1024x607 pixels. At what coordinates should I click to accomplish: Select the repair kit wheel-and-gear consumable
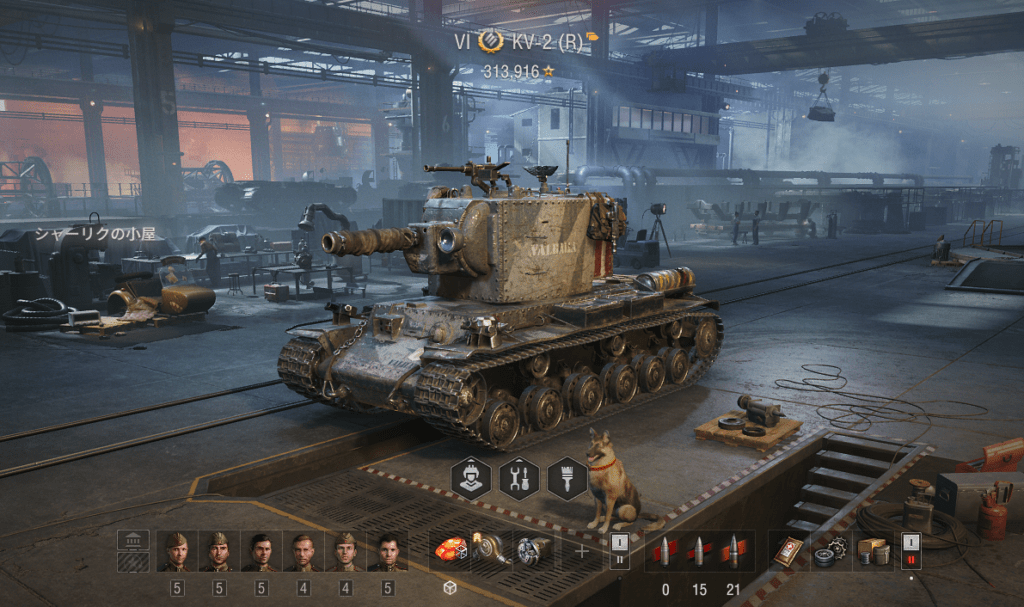[830, 551]
